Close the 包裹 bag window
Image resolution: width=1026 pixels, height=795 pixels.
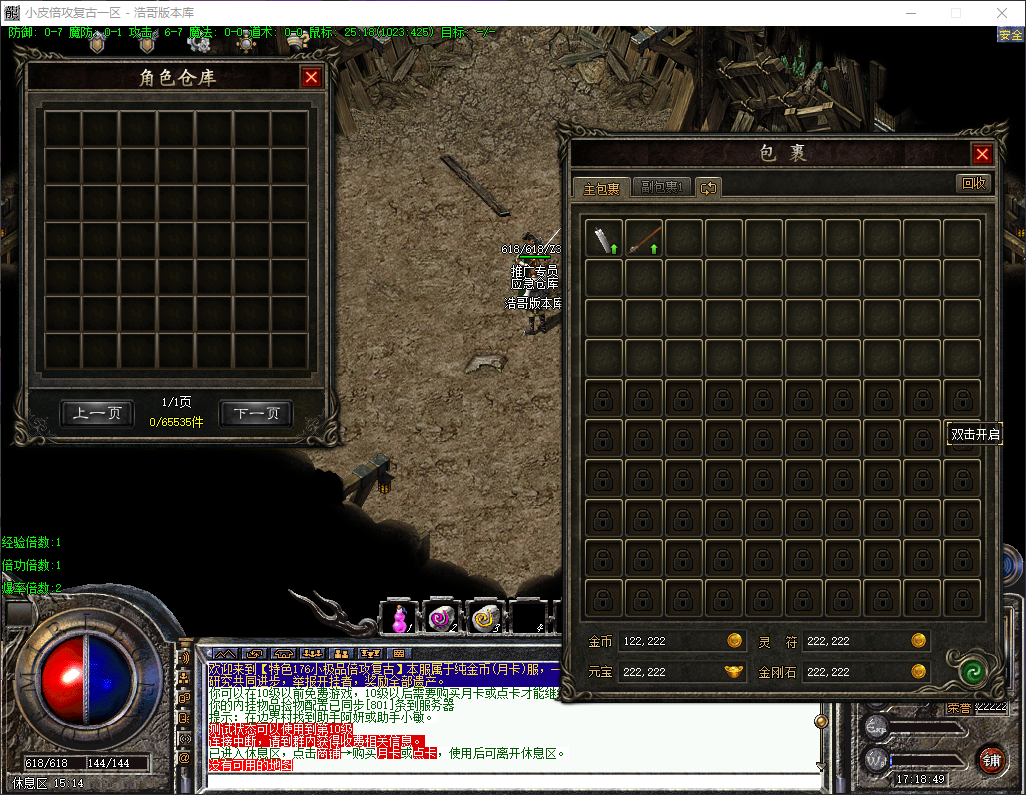[982, 154]
